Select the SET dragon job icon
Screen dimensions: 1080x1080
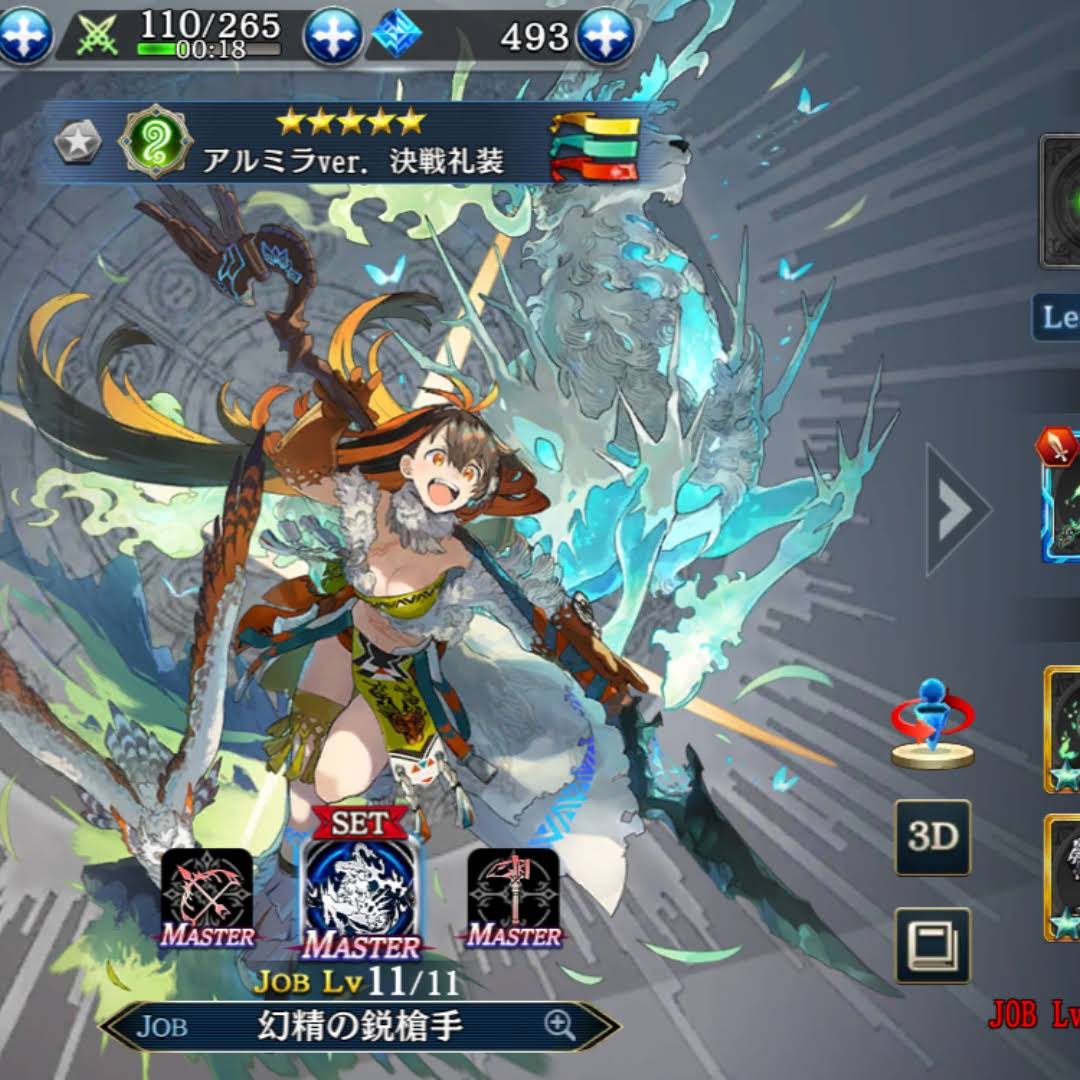click(361, 895)
